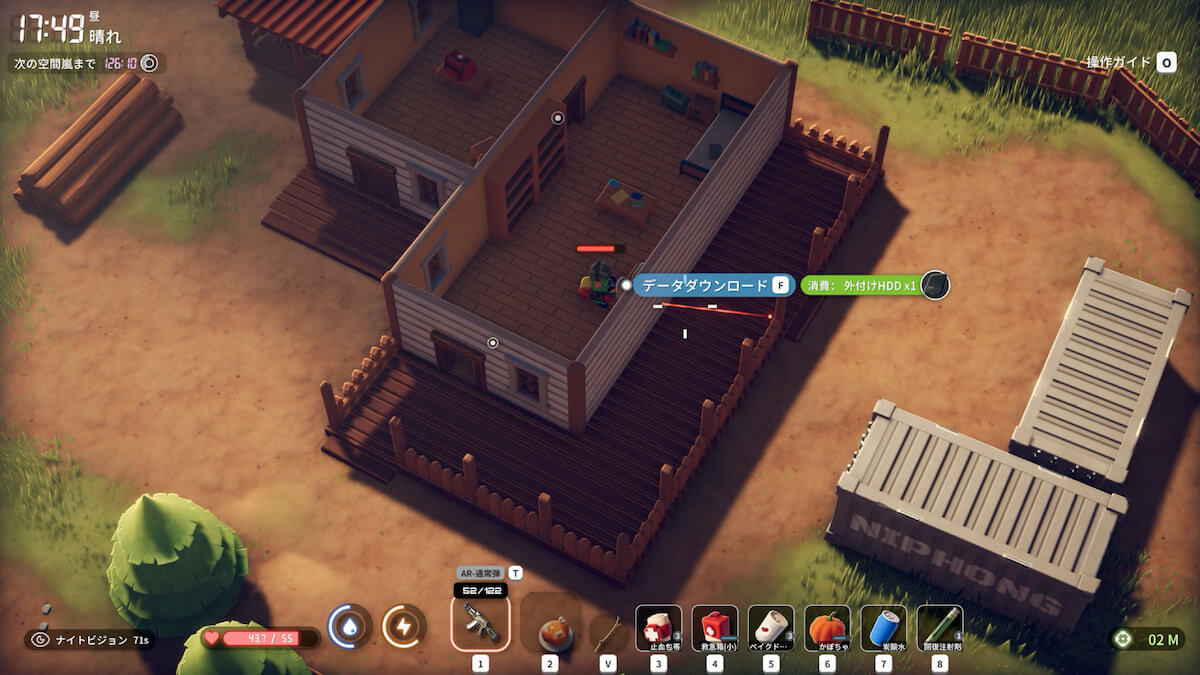
Task: Use the 救急箱(小) first aid kit
Action: point(715,628)
